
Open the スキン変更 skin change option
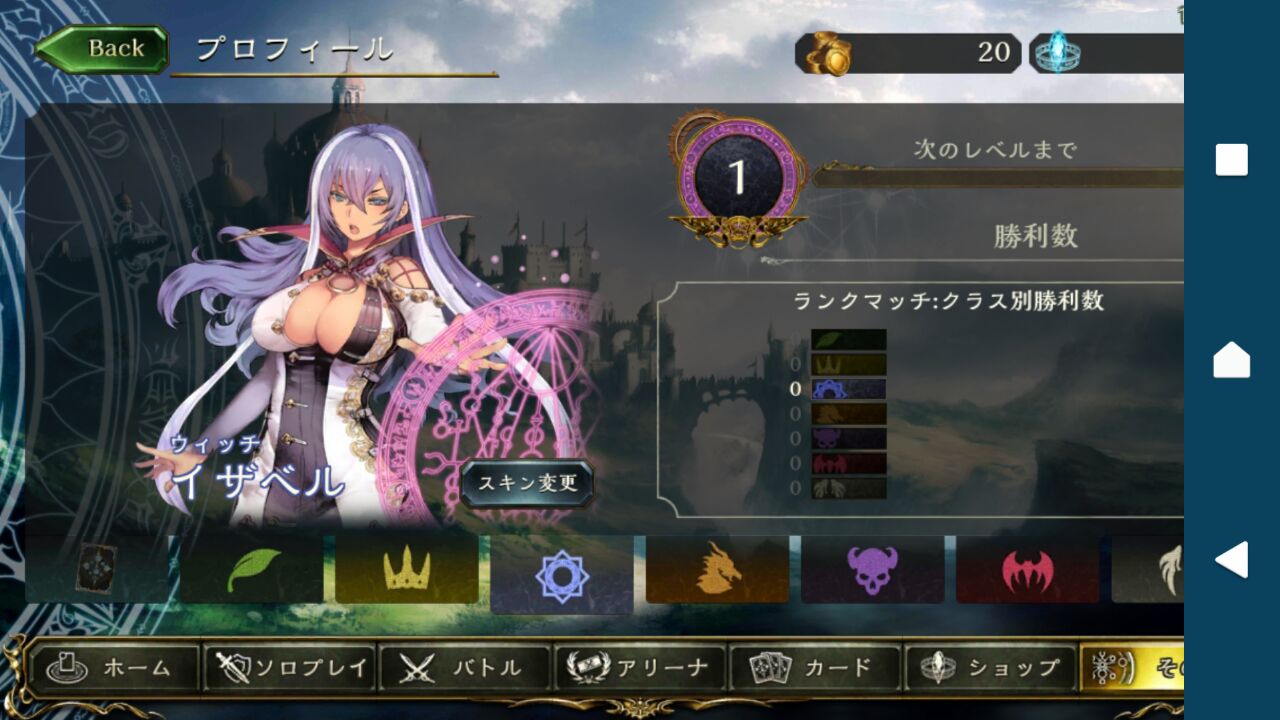(527, 484)
